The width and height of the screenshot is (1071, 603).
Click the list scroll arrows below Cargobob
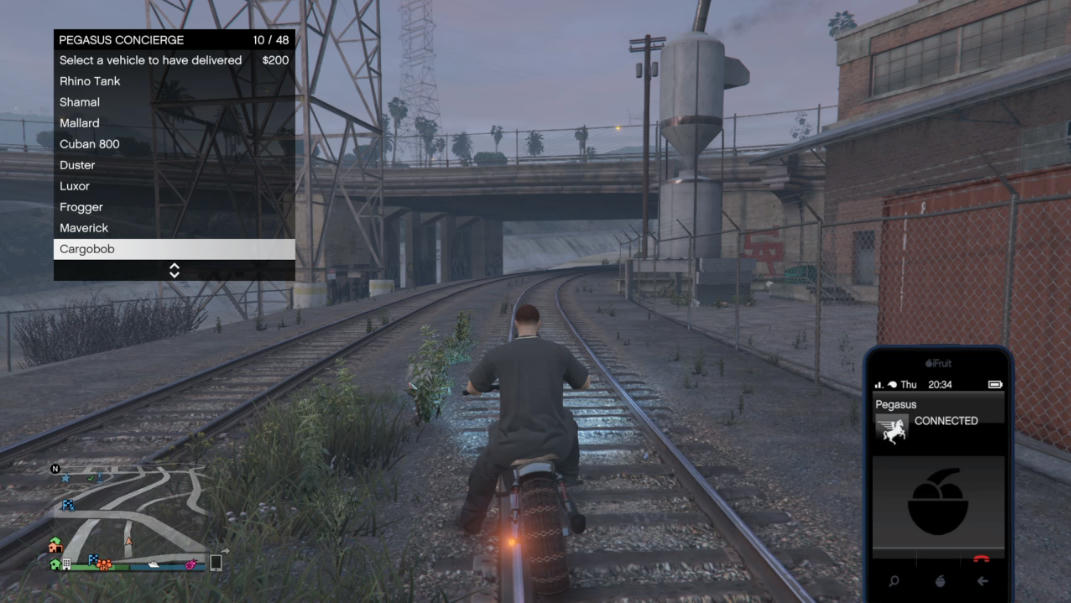pyautogui.click(x=174, y=270)
